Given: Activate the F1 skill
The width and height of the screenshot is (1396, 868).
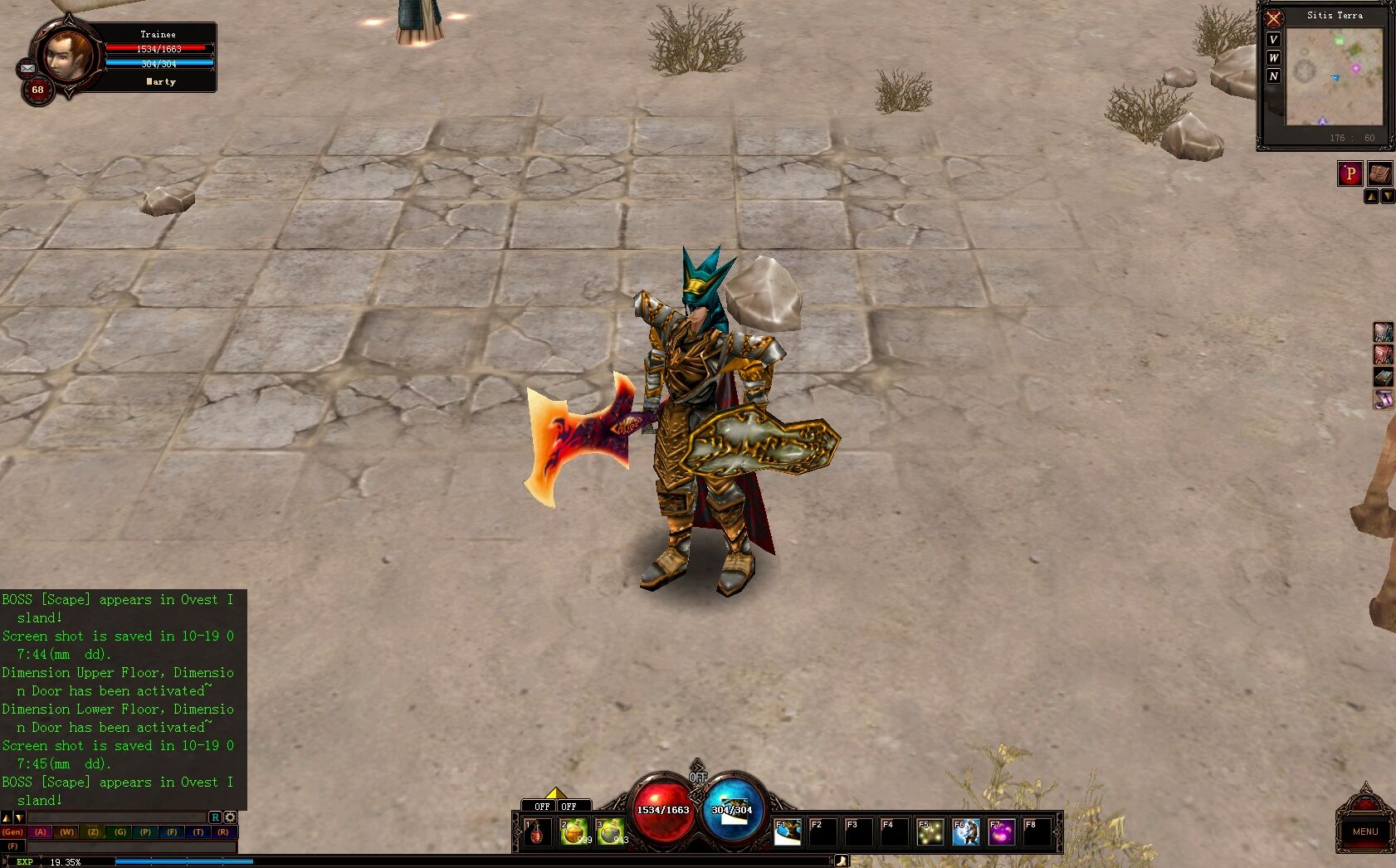Looking at the screenshot, I should [x=788, y=832].
